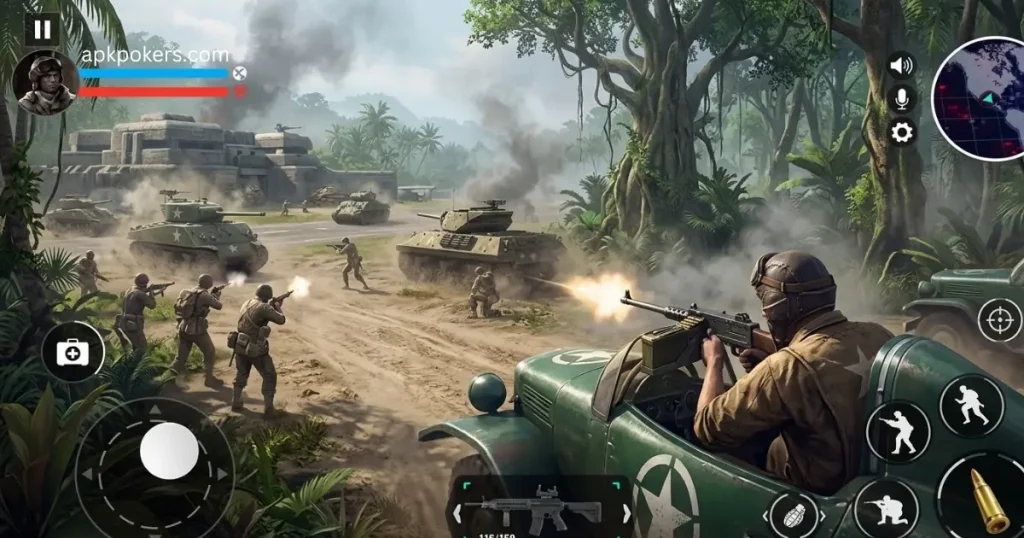Pause the game with the pause button
The width and height of the screenshot is (1024, 538).
[42, 29]
